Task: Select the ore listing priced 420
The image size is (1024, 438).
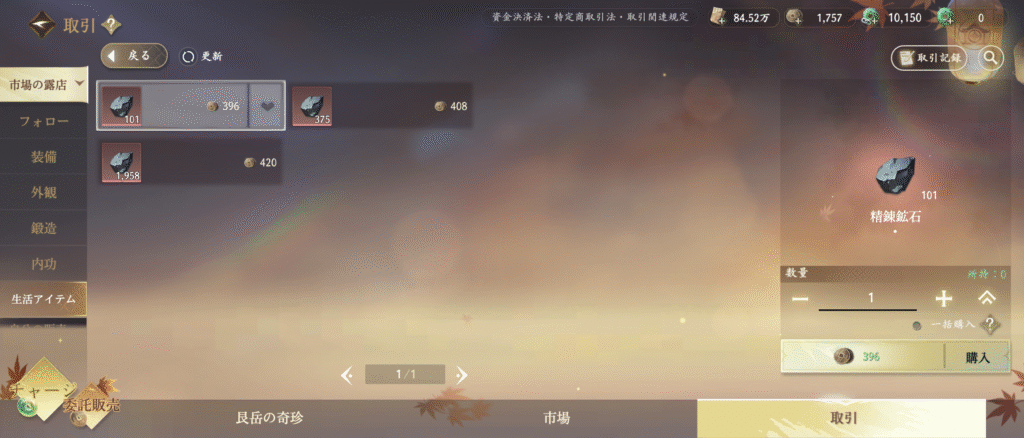Action: pos(190,162)
